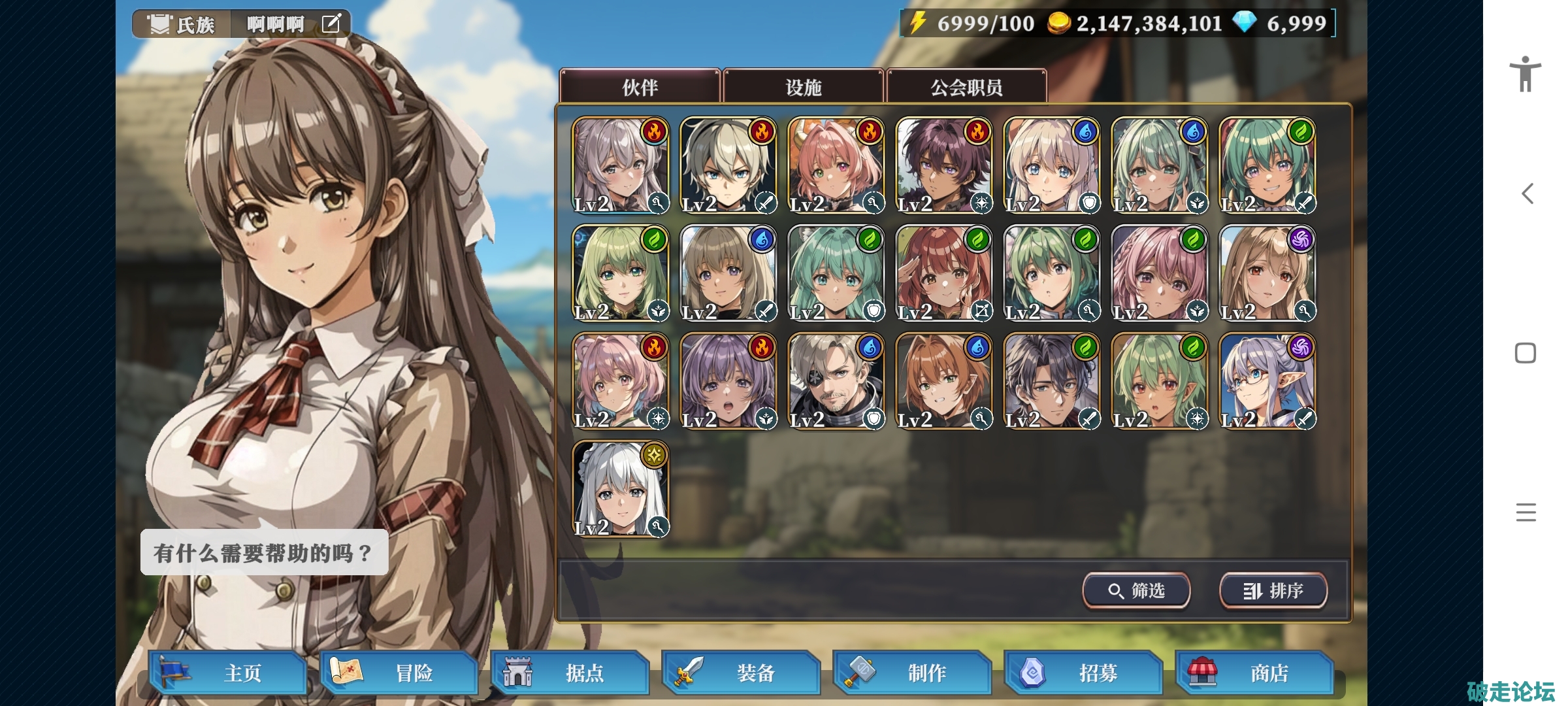
Task: Edit the clan name with pencil icon
Action: click(331, 24)
